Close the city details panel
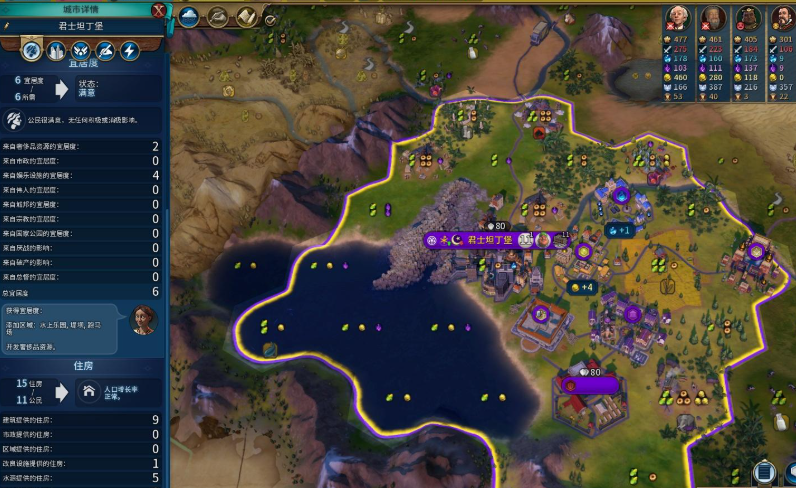 (x=159, y=11)
